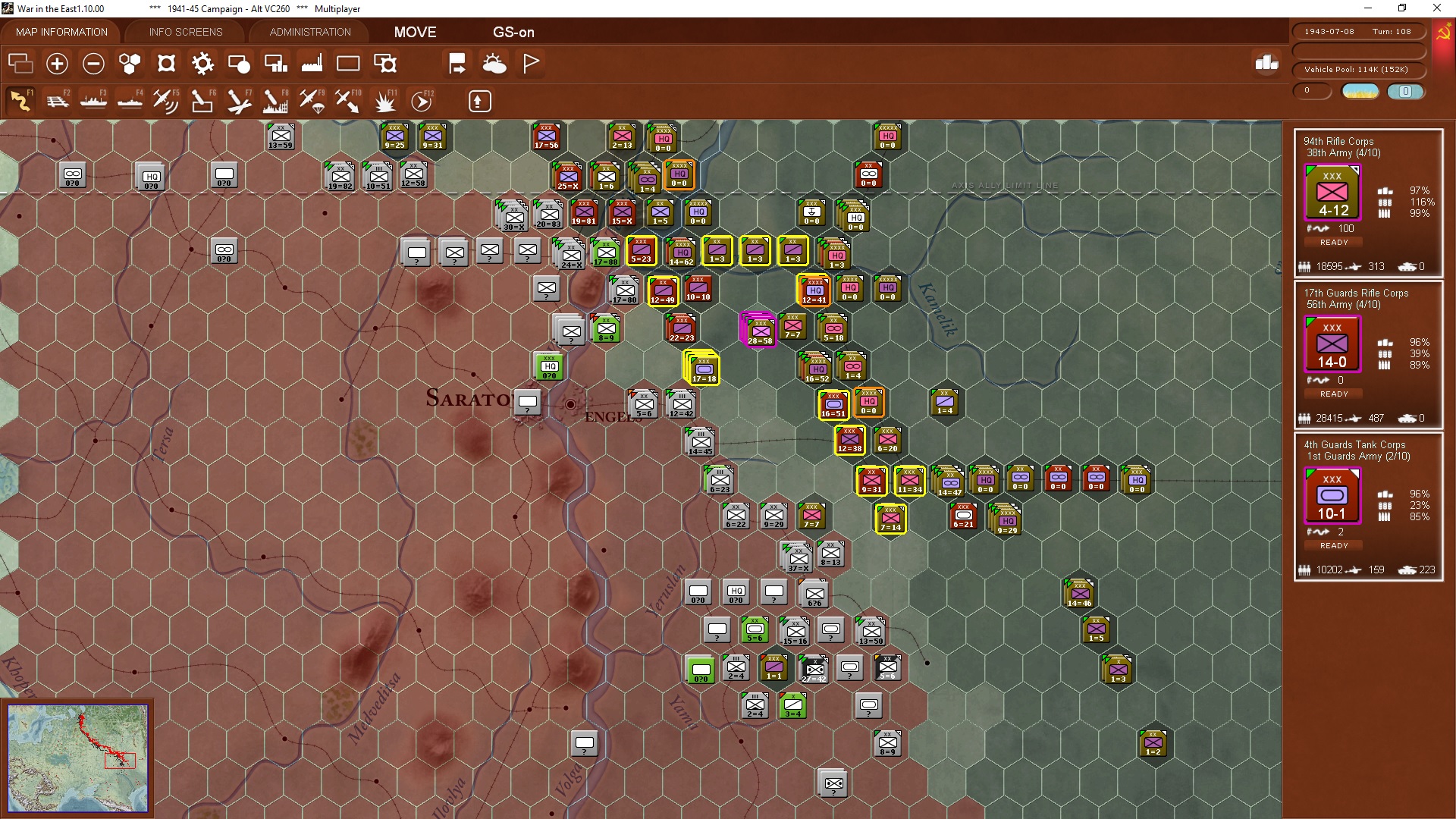The image size is (1456, 819).
Task: Click READY on the 94th Rifle Corps panel
Action: tap(1332, 242)
